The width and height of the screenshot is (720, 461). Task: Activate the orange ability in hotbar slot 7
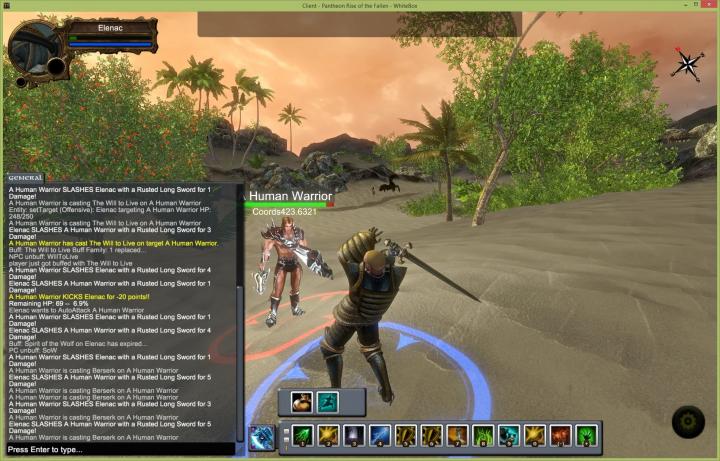[x=457, y=436]
